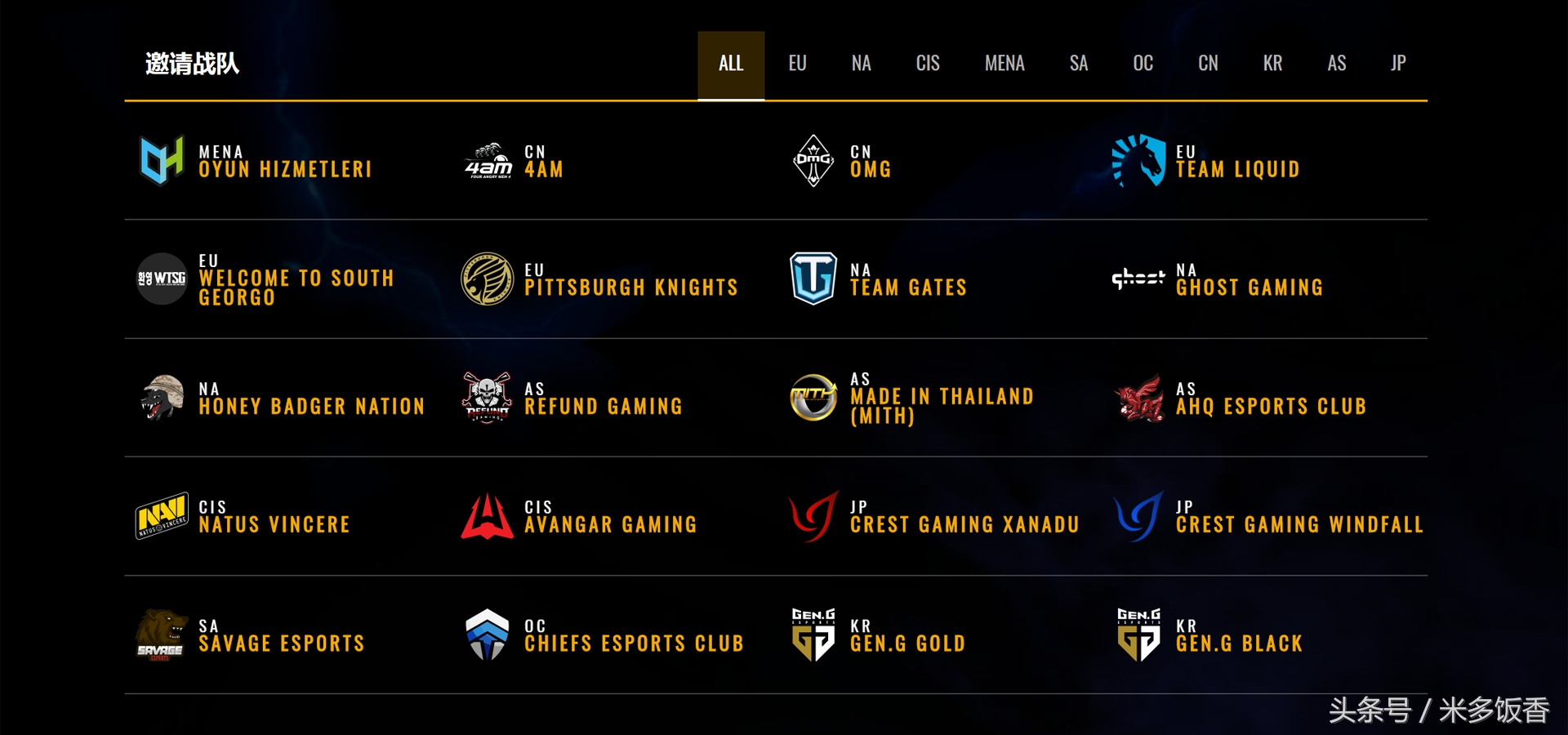
Task: Click the Oyun Hizmetleri logo
Action: tap(161, 159)
